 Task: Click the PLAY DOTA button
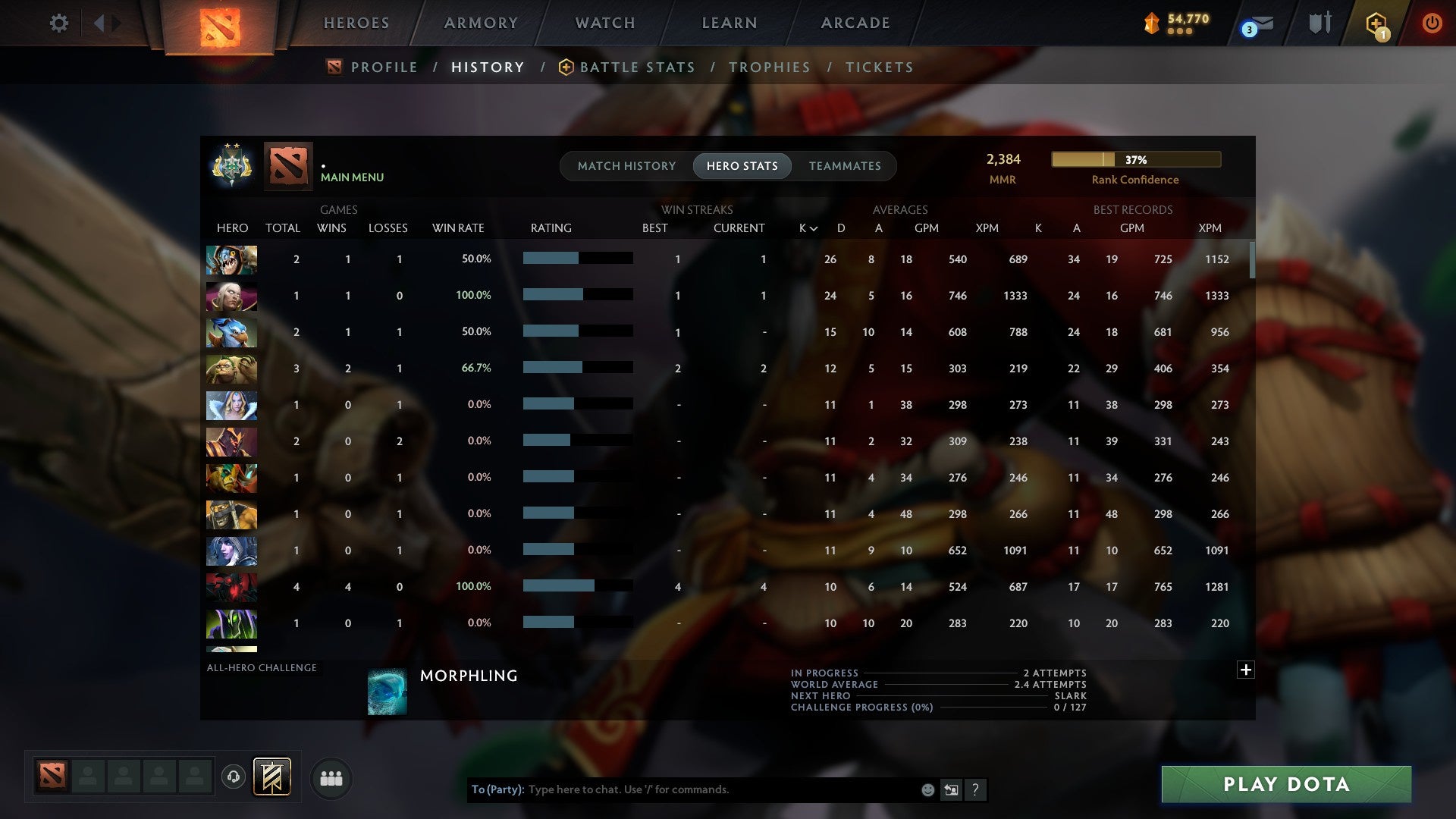(x=1284, y=785)
